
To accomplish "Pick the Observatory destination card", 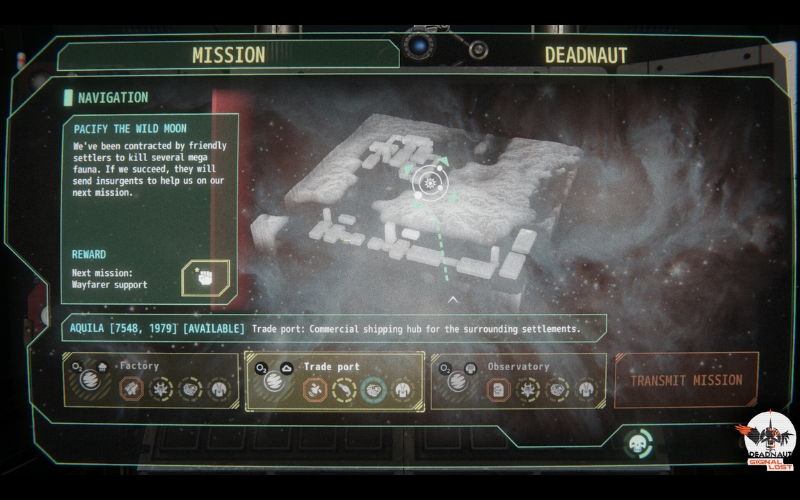I will [x=518, y=380].
